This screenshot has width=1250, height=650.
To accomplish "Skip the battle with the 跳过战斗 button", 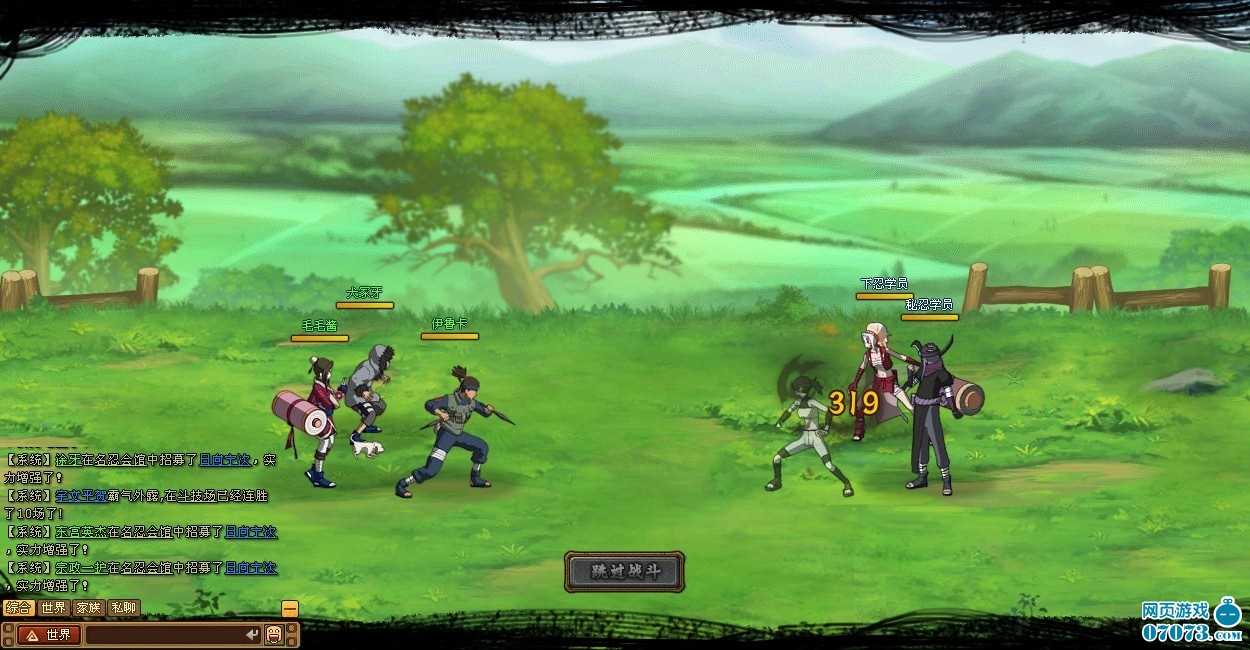I will coord(624,571).
